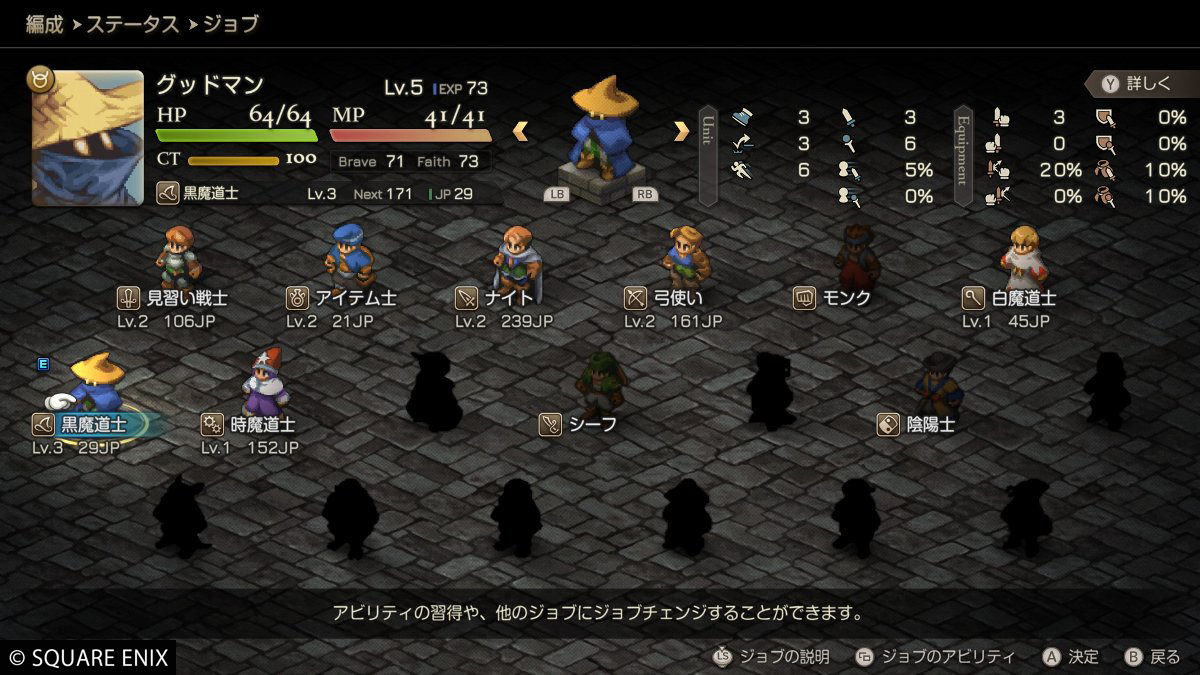Pick the 陰陽士 job
Image resolution: width=1200 pixels, height=675 pixels.
(937, 388)
